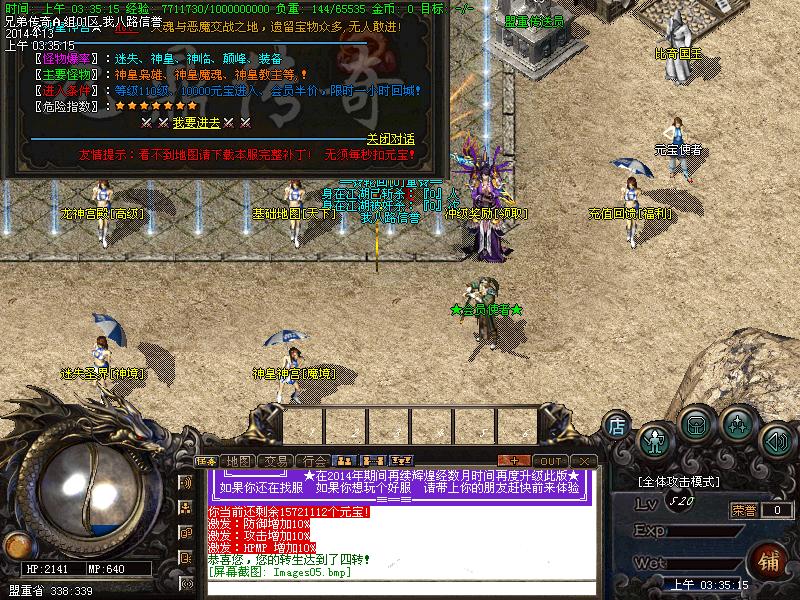Click the 荣誉 honor button

743,510
